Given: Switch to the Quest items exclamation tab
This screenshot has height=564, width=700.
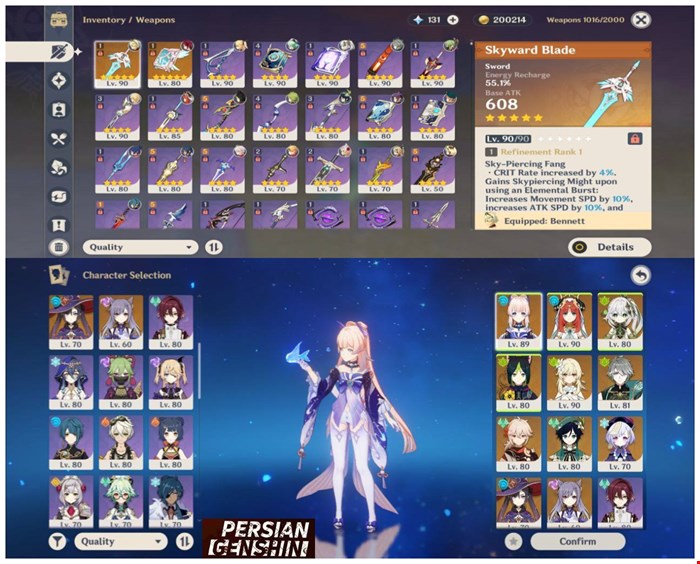Looking at the screenshot, I should [58, 225].
